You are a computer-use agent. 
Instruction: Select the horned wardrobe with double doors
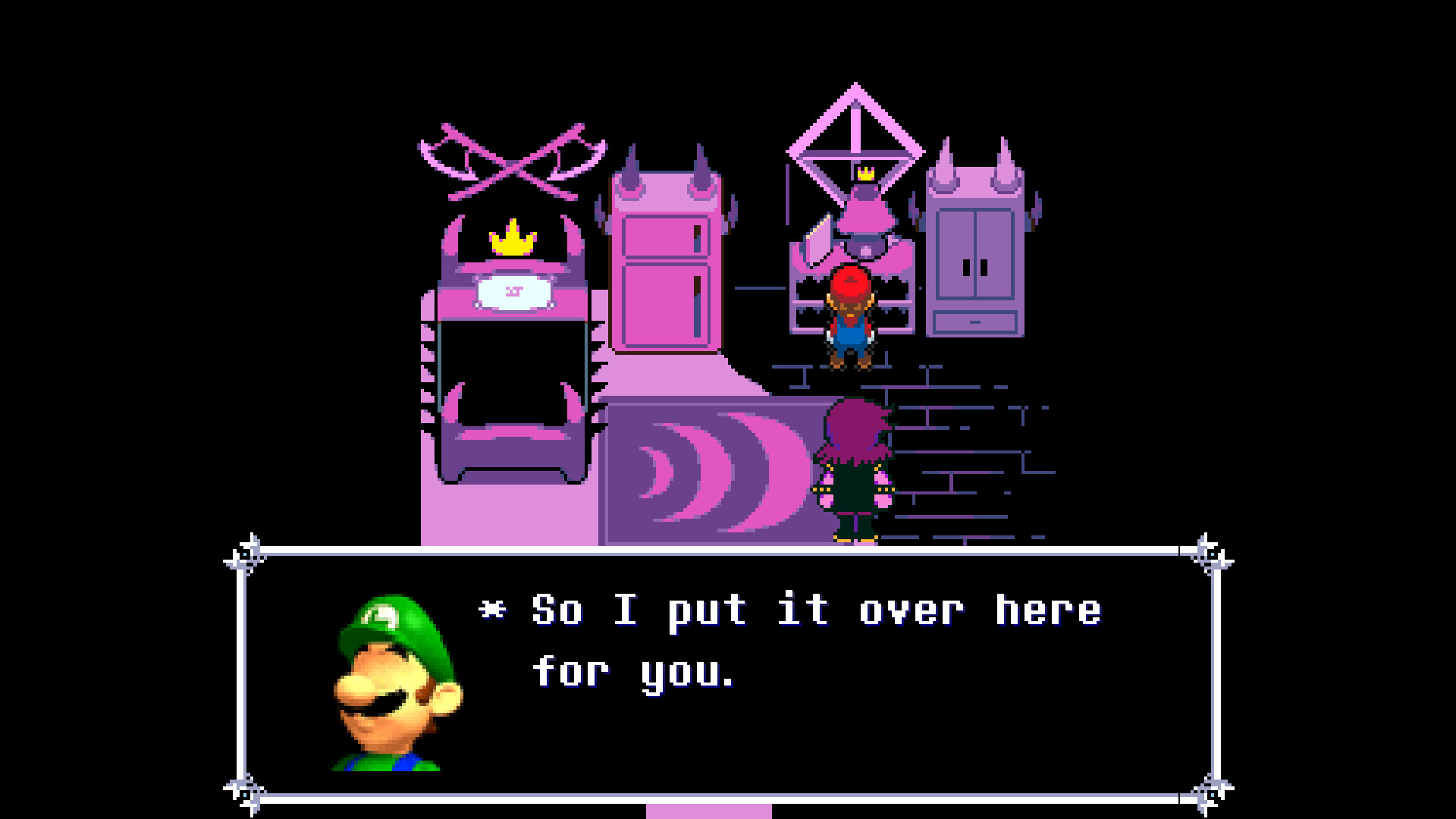(x=974, y=250)
